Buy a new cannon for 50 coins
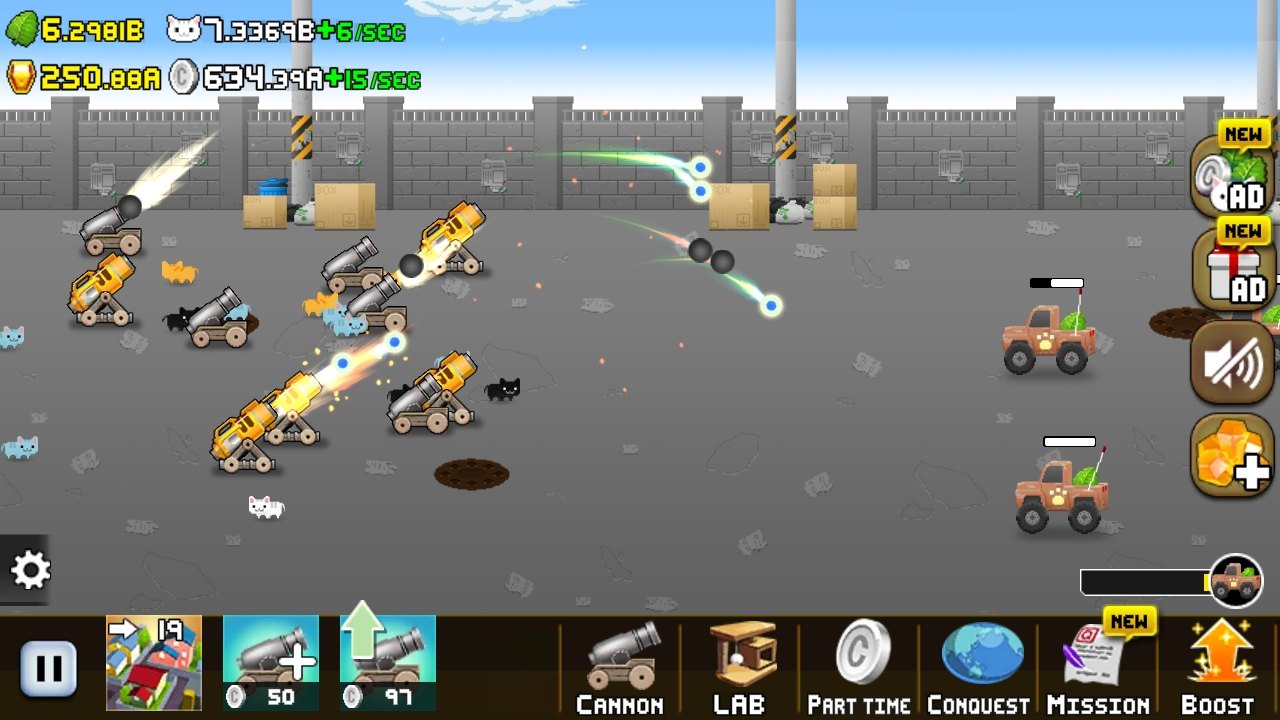The image size is (1280, 720). pos(270,660)
